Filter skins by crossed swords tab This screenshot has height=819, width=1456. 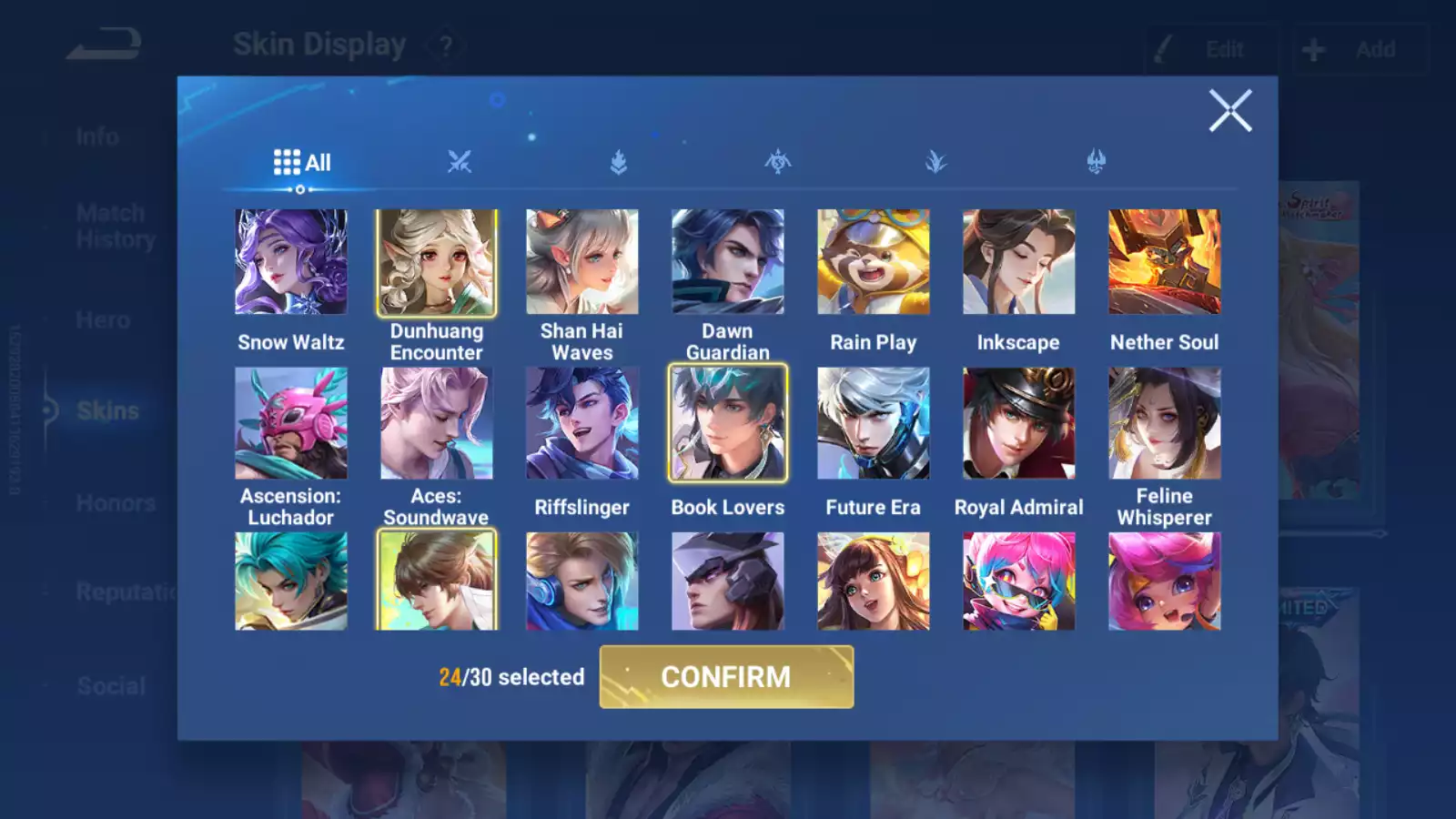tap(460, 163)
